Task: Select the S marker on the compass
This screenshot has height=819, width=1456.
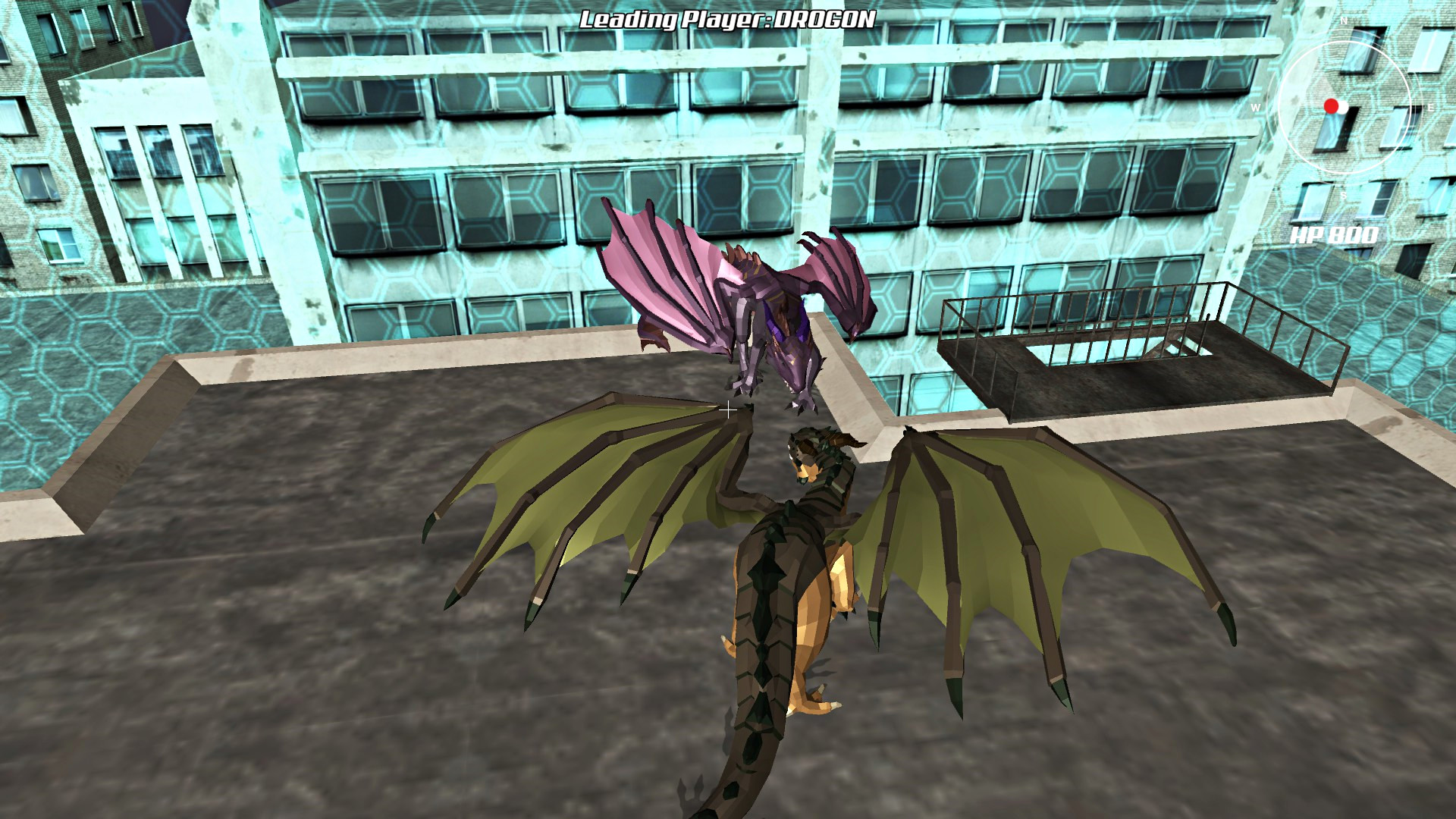Action: click(1344, 196)
